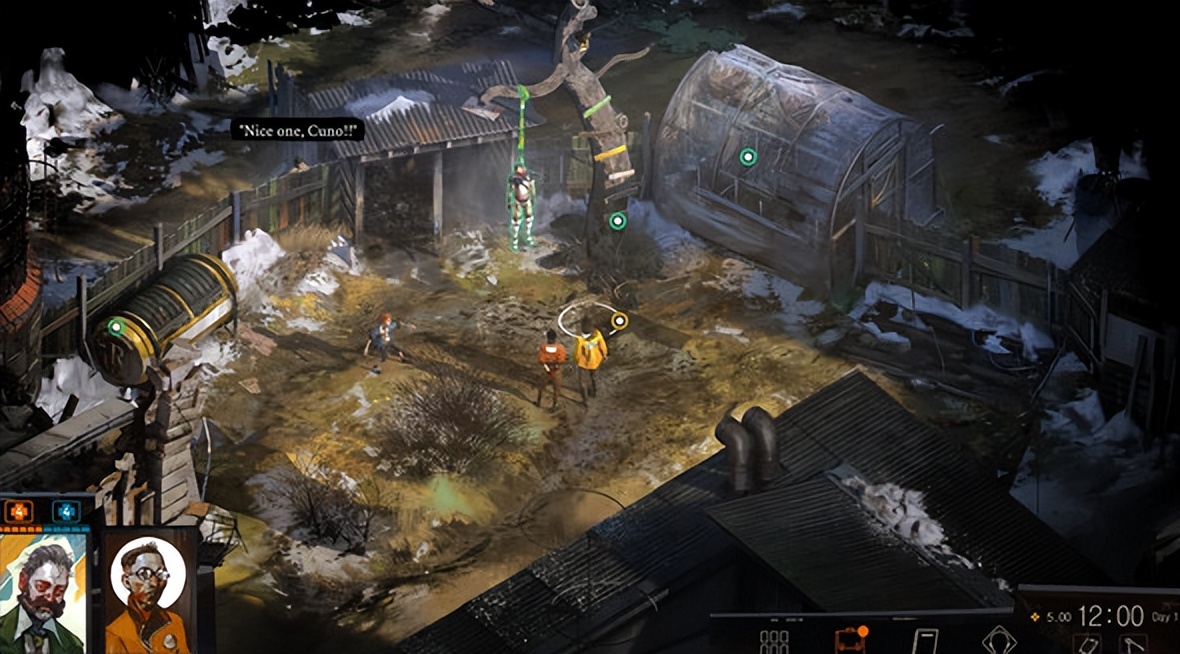
Task: Click the green orb on the yellow-banded tank
Action: [x=116, y=326]
